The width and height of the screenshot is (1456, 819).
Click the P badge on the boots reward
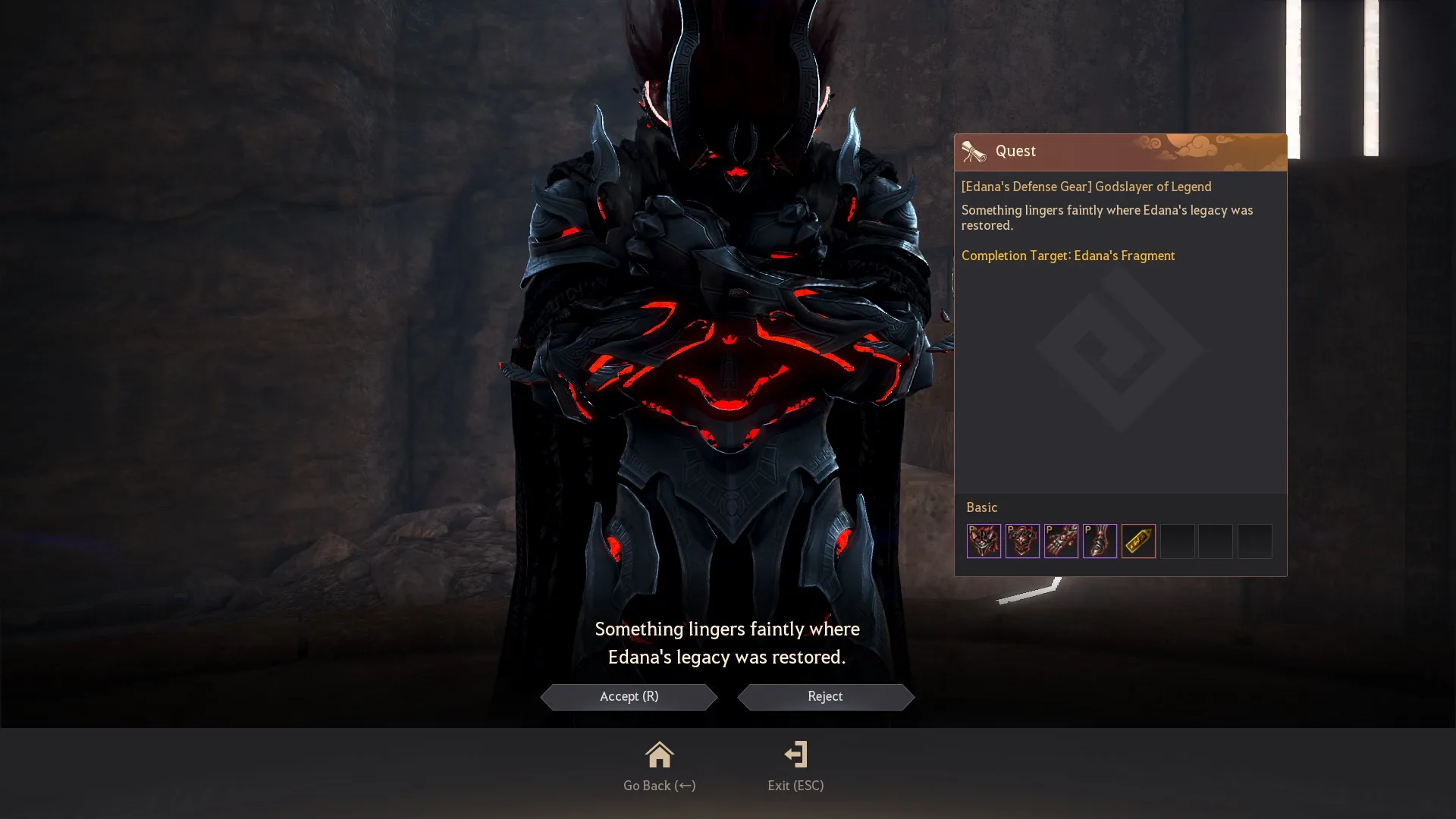[x=1090, y=531]
